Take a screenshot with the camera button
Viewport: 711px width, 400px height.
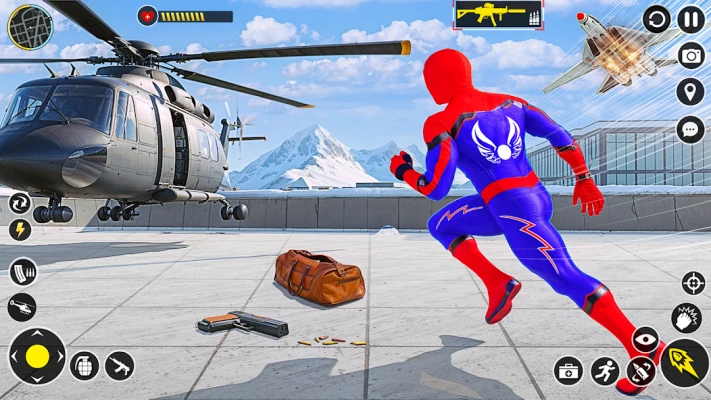691,55
